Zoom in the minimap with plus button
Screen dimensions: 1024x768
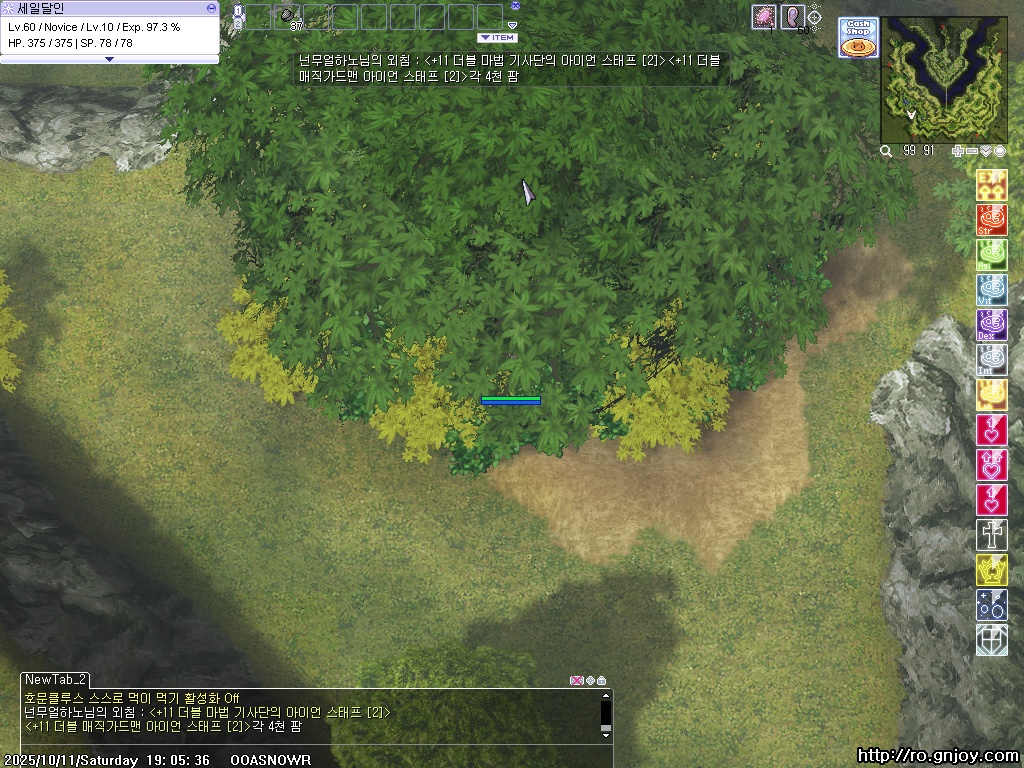957,151
